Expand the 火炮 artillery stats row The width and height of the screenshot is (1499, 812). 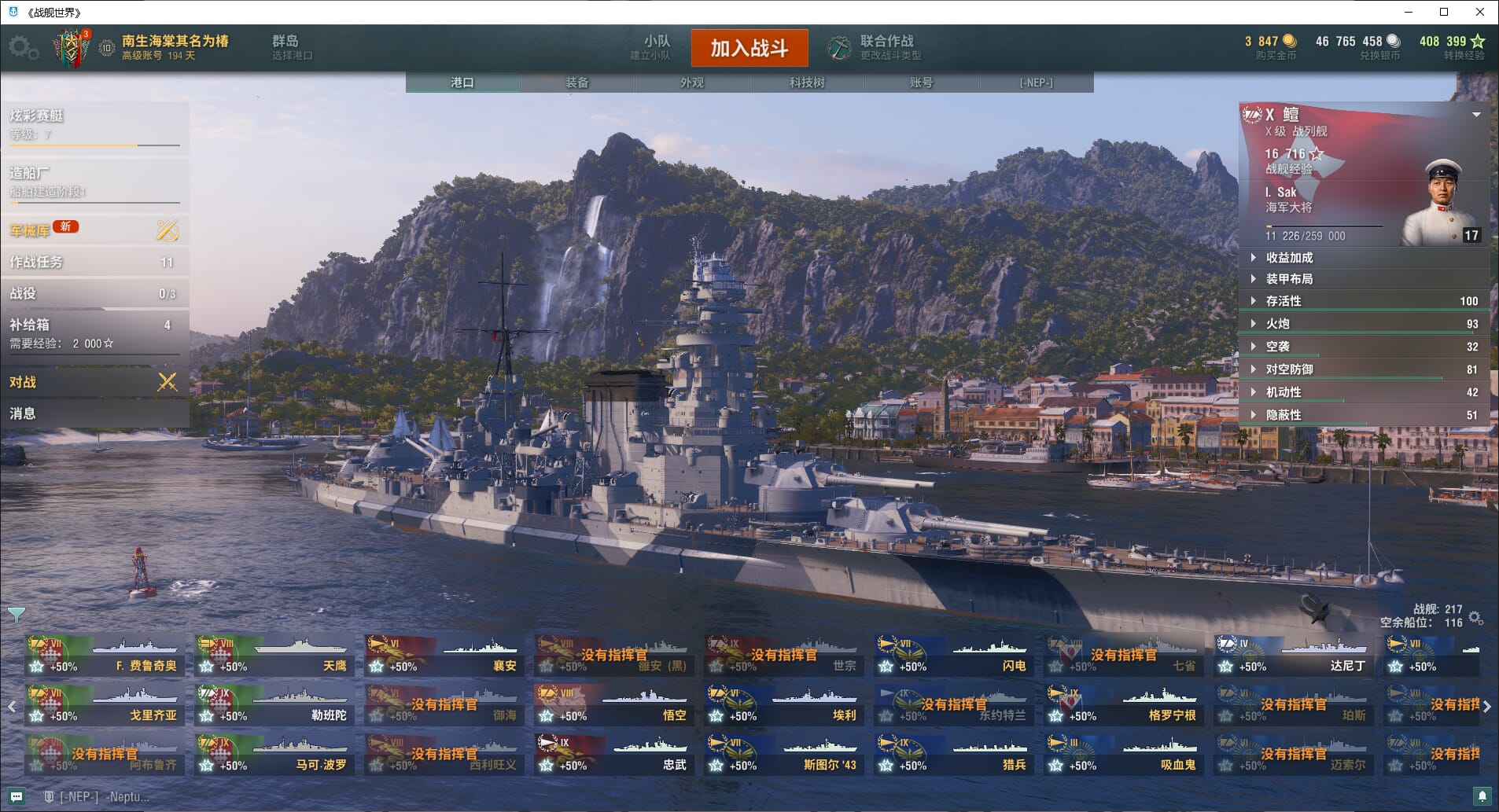1277,324
